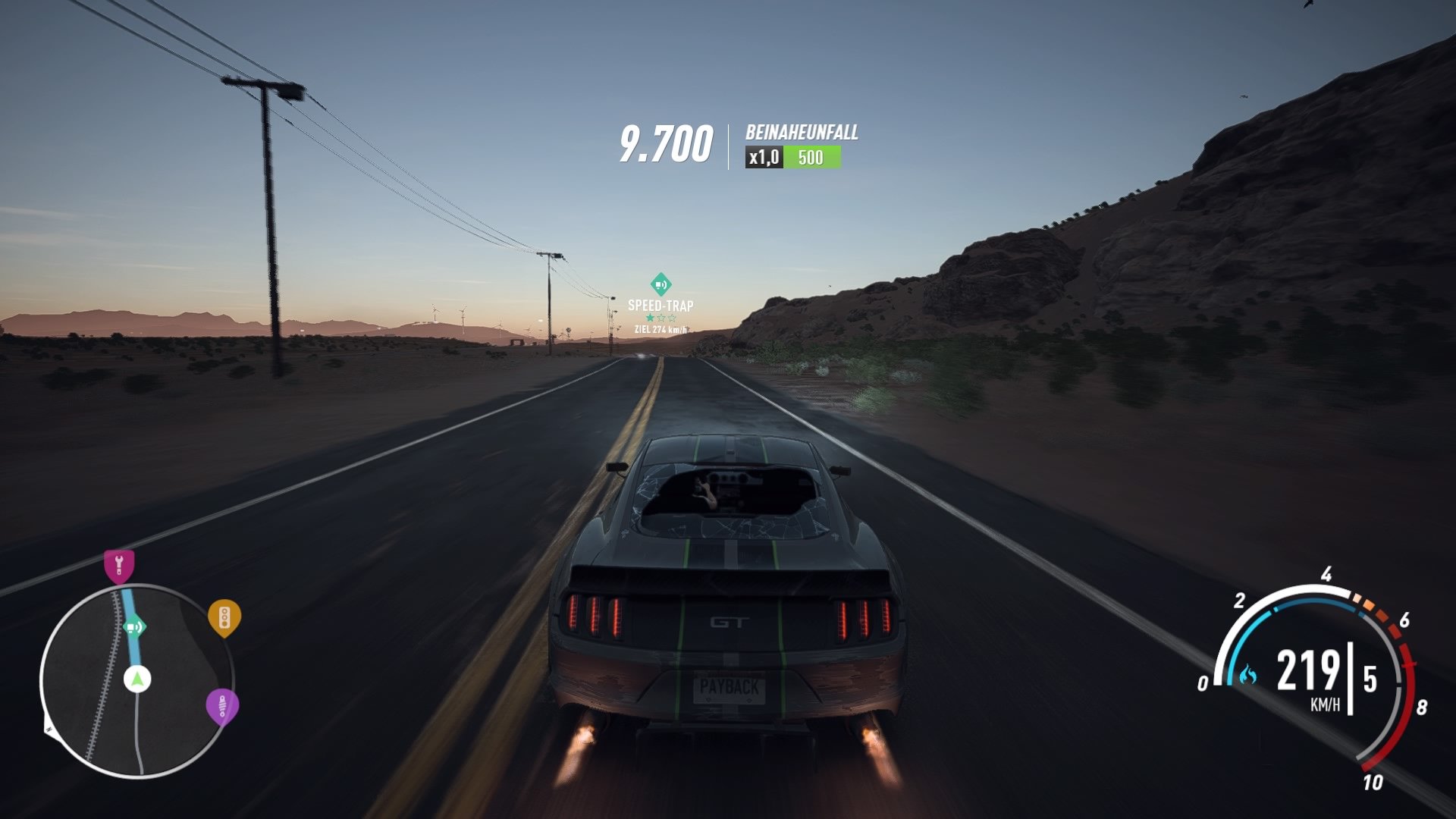This screenshot has width=1456, height=819.
Task: Click the PAYBACK license plate on the Mustang
Action: click(x=727, y=689)
